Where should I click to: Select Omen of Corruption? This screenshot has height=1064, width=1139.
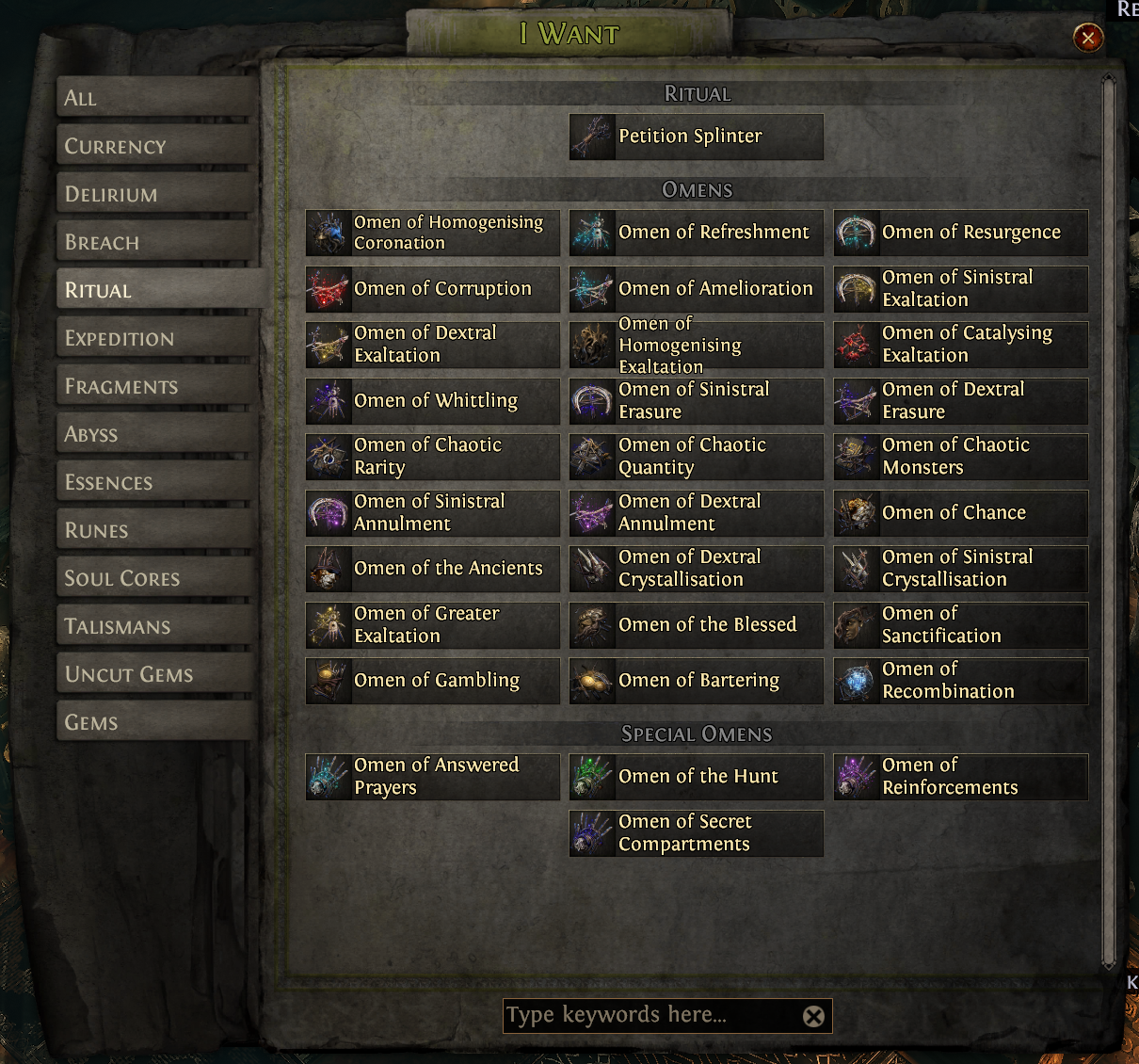pos(432,289)
